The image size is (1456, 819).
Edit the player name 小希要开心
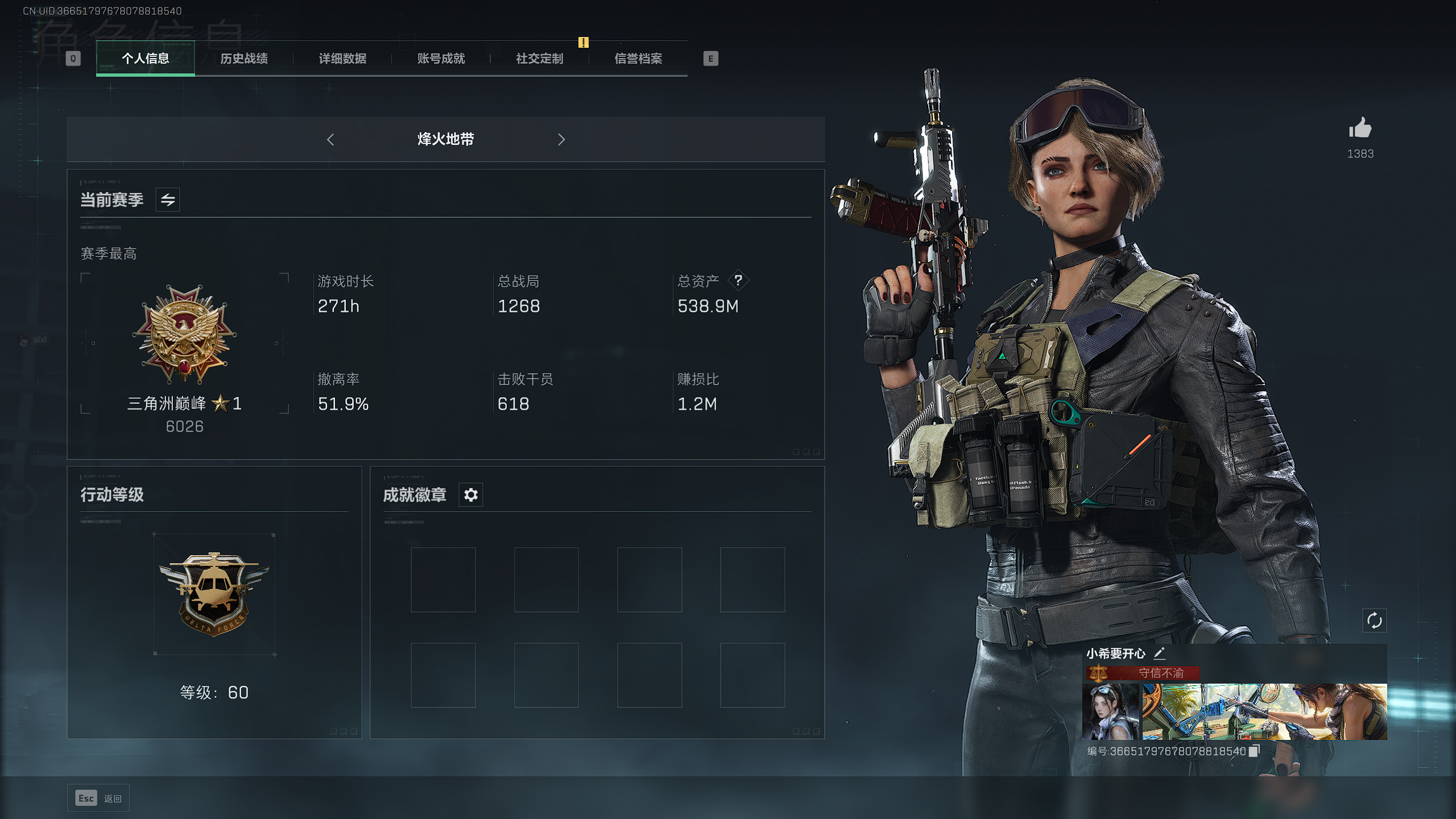pos(1159,653)
